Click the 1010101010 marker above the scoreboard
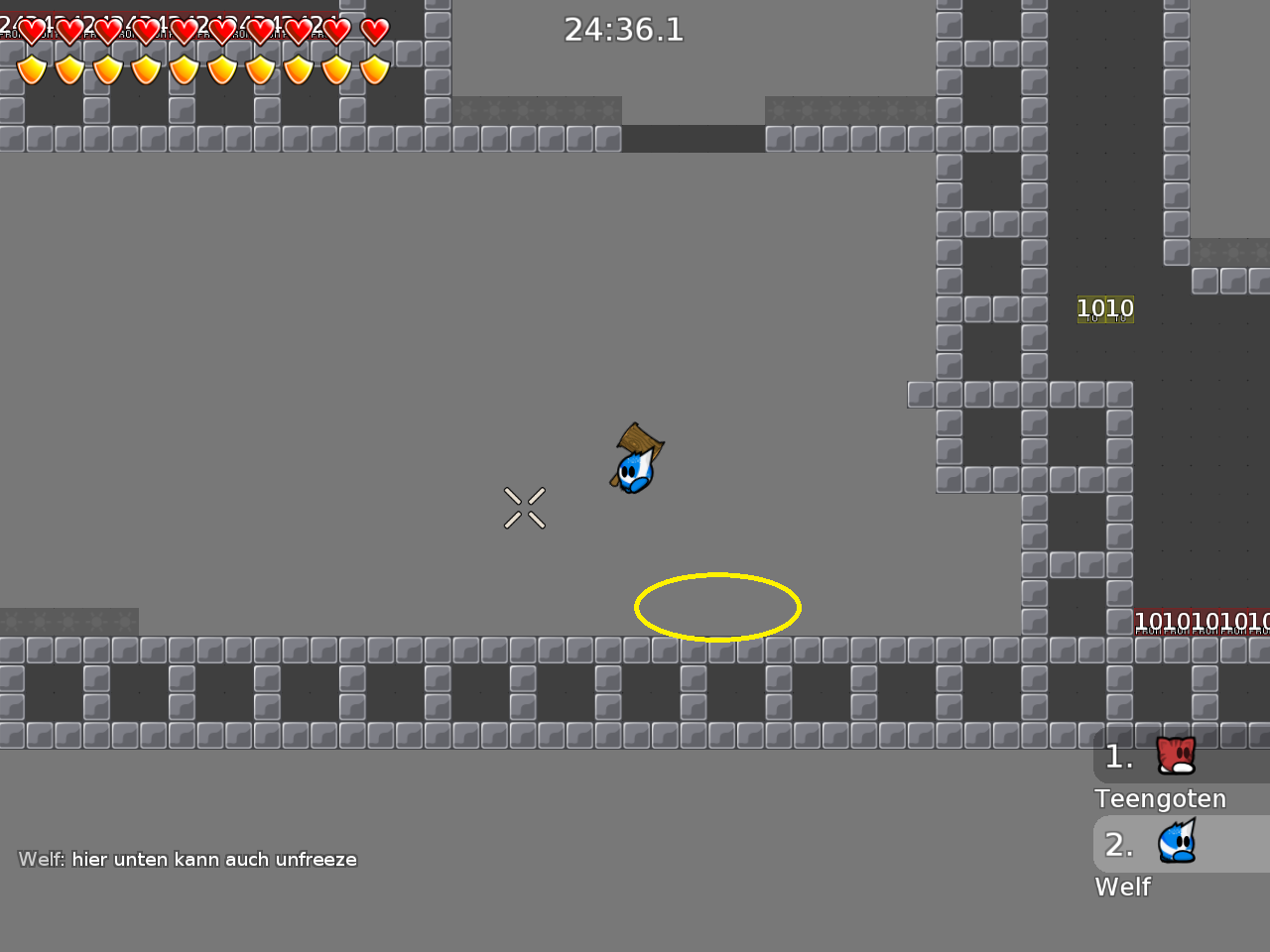This screenshot has height=952, width=1270. pos(1201,622)
